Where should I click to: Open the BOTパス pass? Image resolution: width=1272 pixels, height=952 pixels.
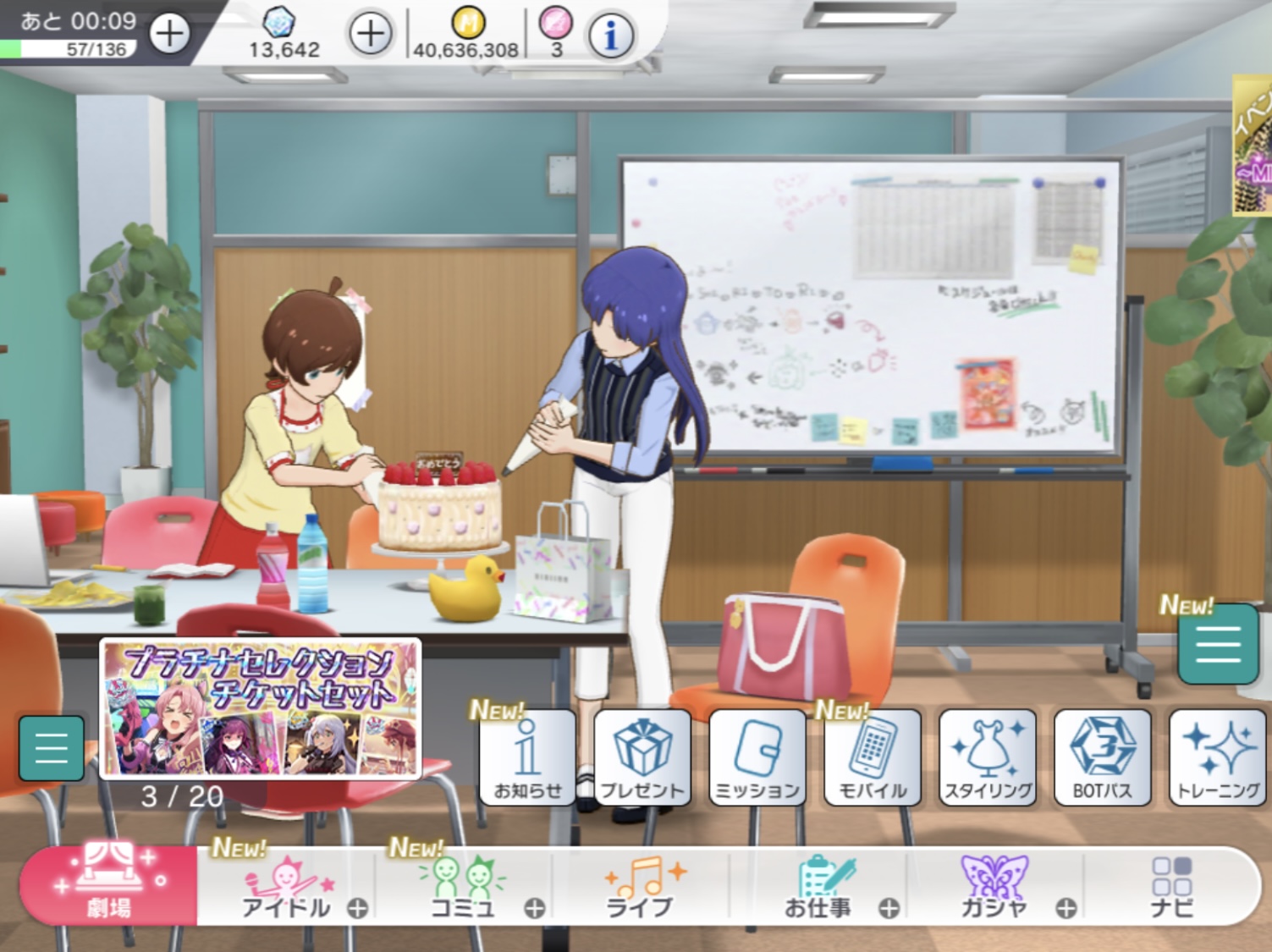click(x=1102, y=757)
